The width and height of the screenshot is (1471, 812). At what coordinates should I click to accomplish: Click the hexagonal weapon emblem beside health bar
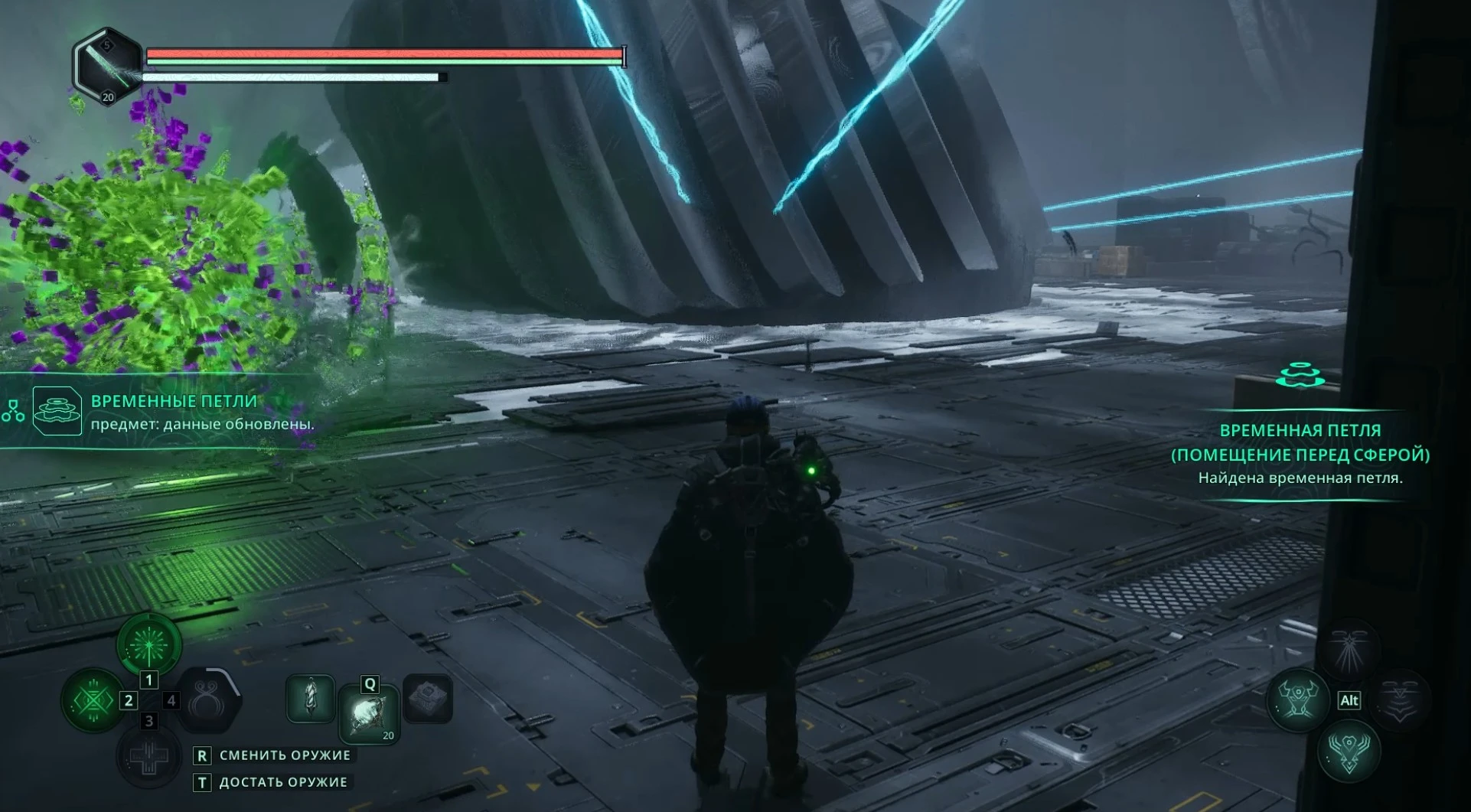[x=107, y=67]
